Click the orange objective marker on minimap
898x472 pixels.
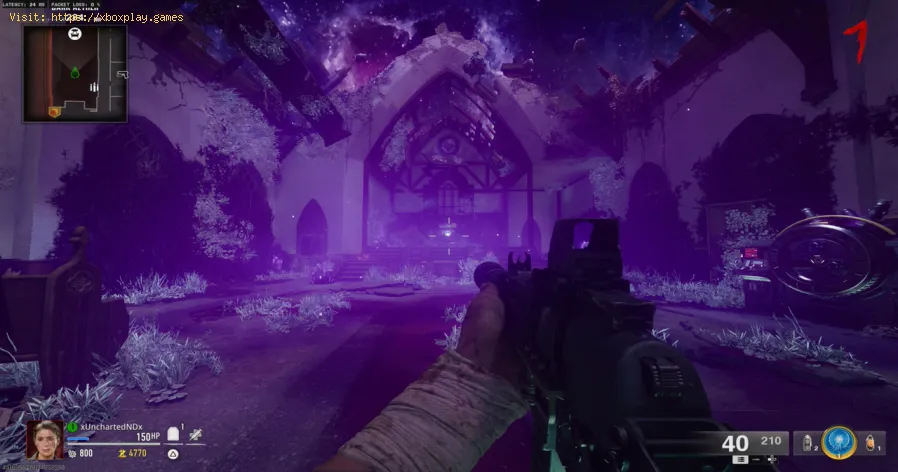[53, 109]
